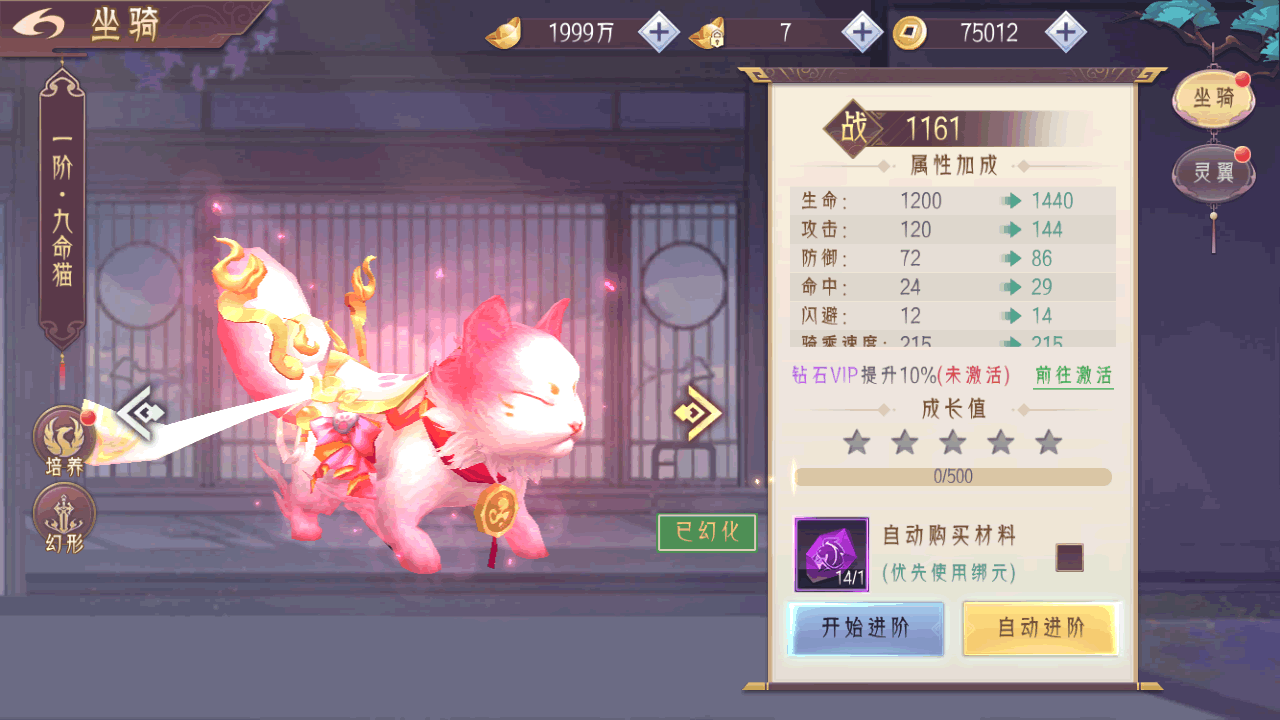Switch to the 灵翼 wings tab
Image resolution: width=1280 pixels, height=720 pixels.
coord(1213,172)
